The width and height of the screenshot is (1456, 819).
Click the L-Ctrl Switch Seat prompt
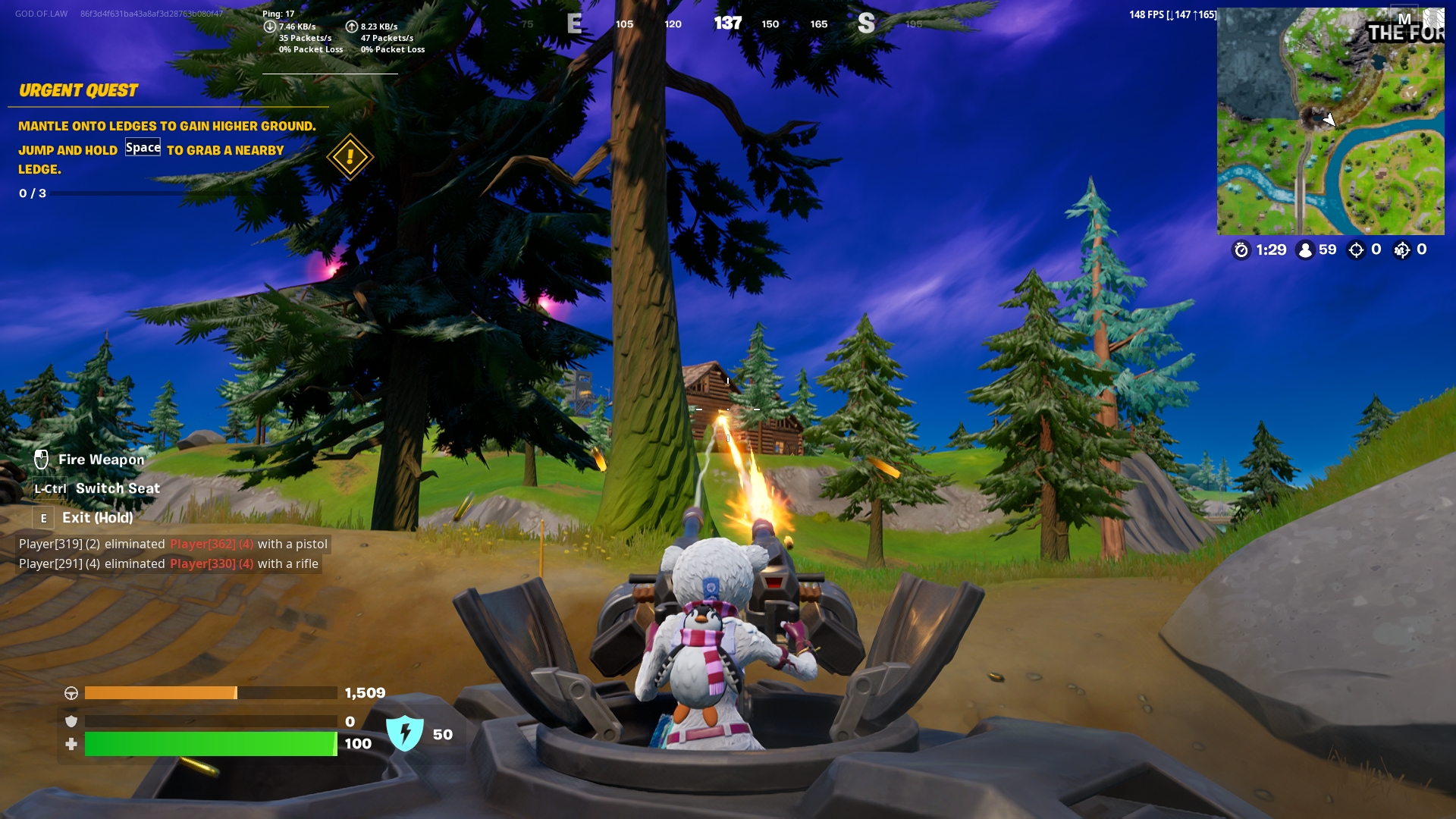[50, 489]
